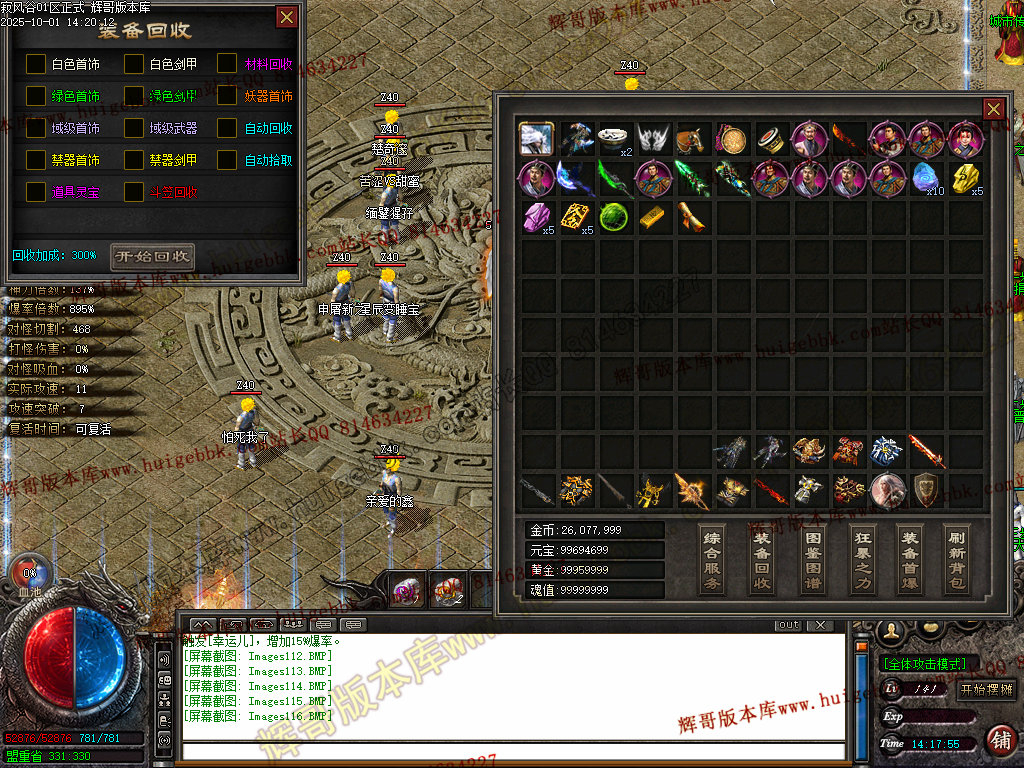Close the 装备回收 recycle panel

coord(287,17)
